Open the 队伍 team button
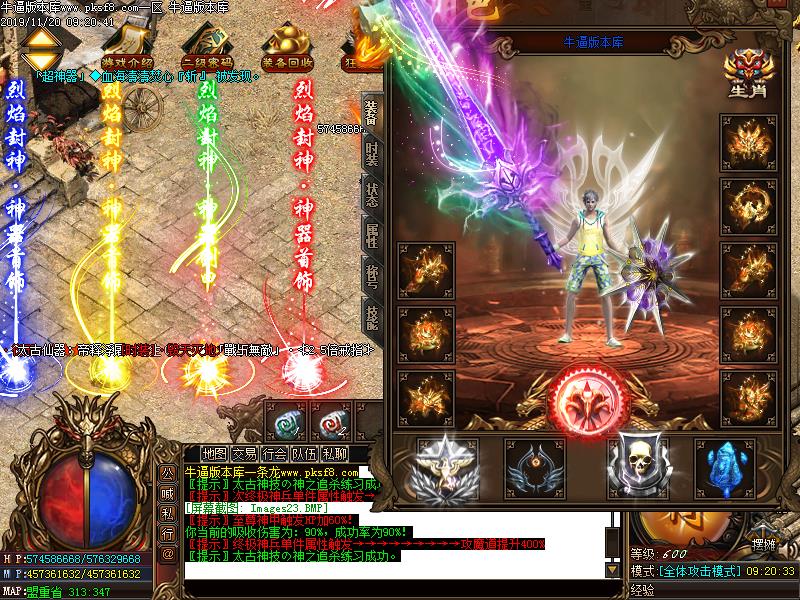The width and height of the screenshot is (800, 600). (305, 453)
